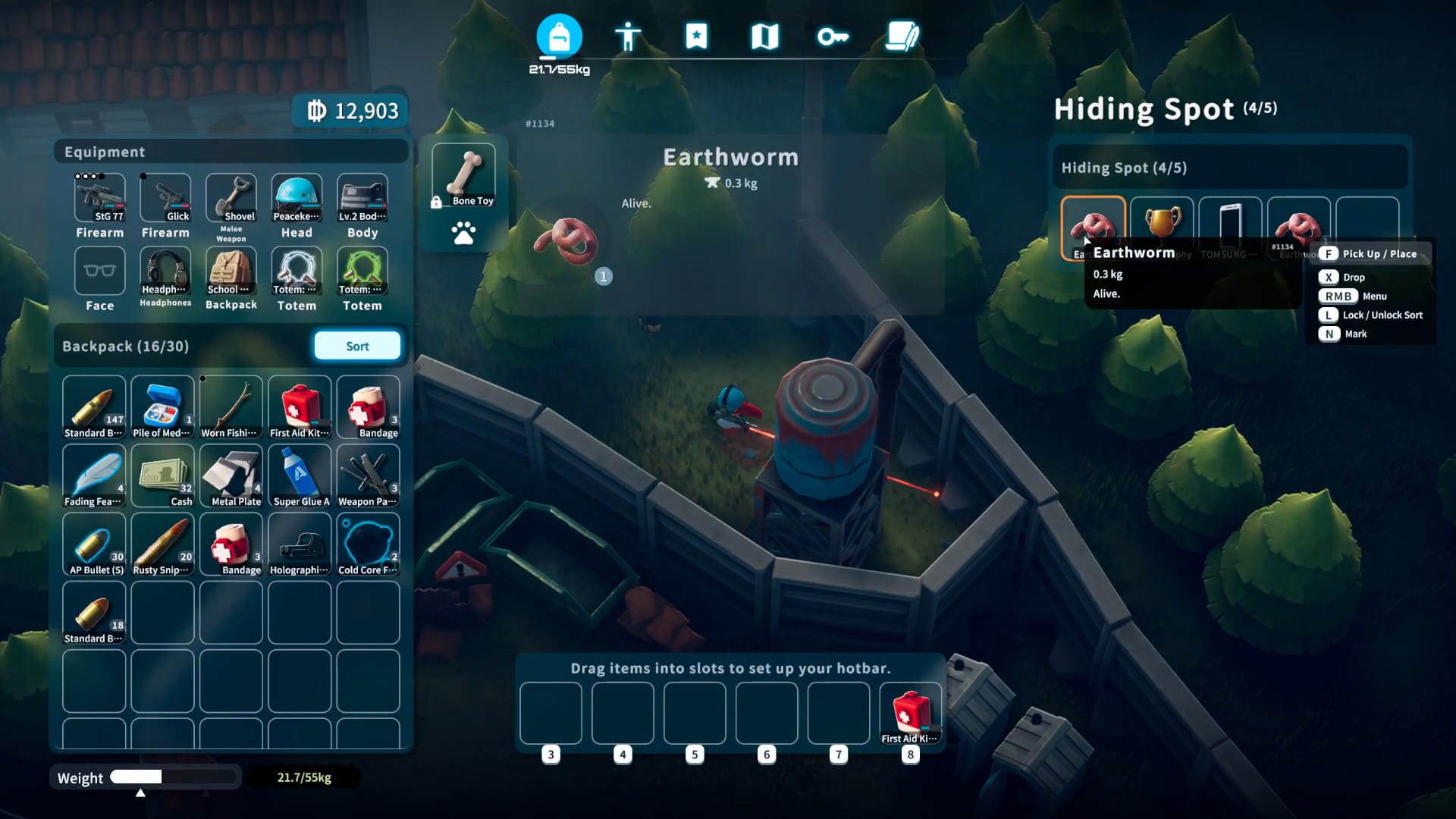The image size is (1456, 819).
Task: Open the keys tab
Action: 833,36
